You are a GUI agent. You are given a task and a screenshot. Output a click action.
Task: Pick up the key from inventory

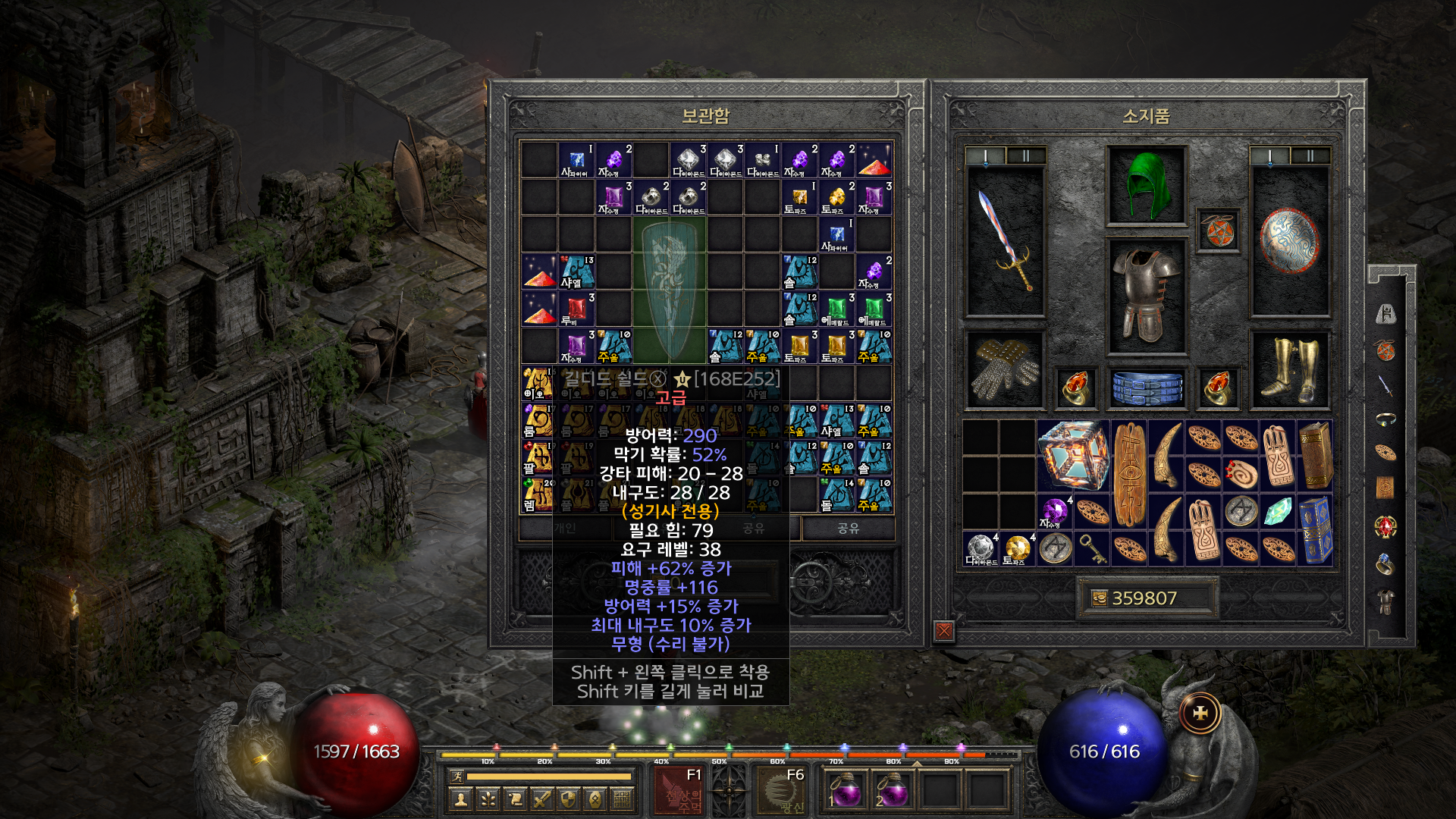tap(1092, 548)
